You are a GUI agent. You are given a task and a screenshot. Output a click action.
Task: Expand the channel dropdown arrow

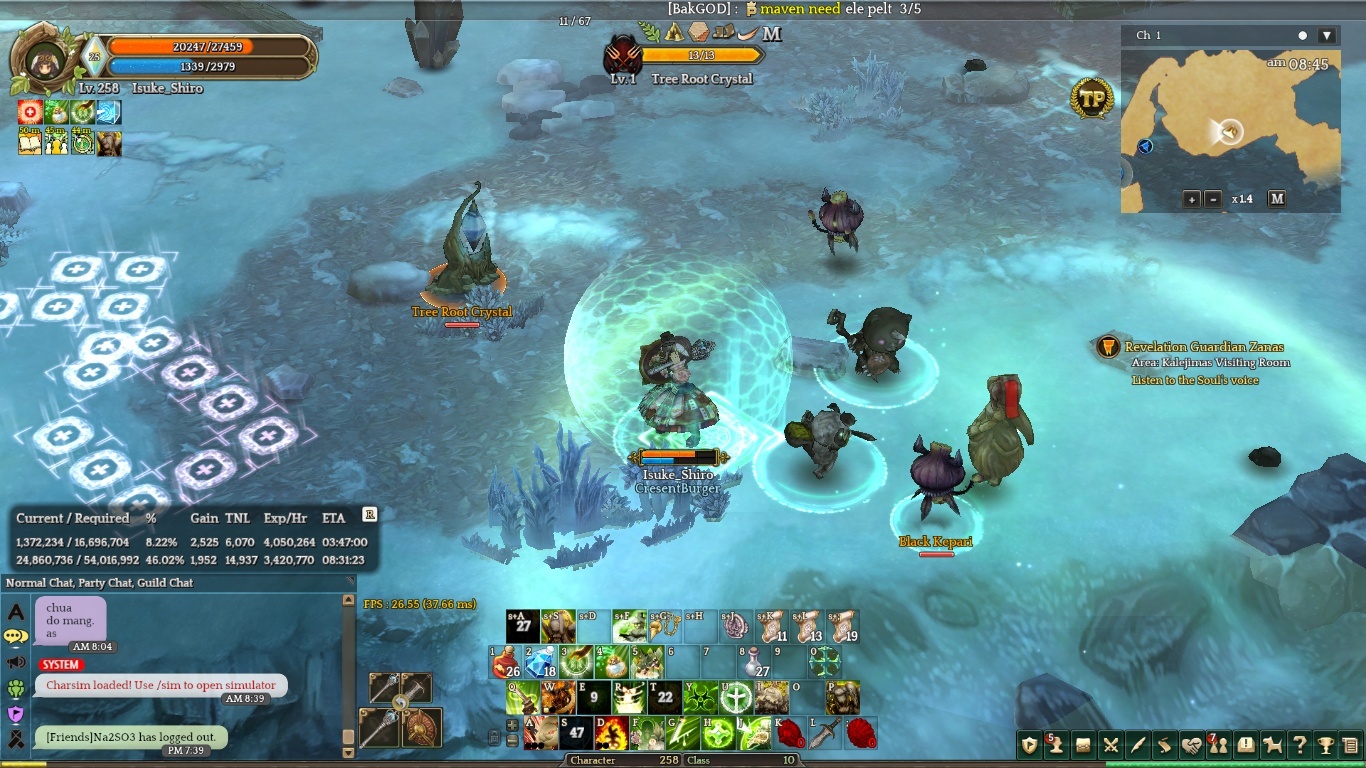point(1327,36)
